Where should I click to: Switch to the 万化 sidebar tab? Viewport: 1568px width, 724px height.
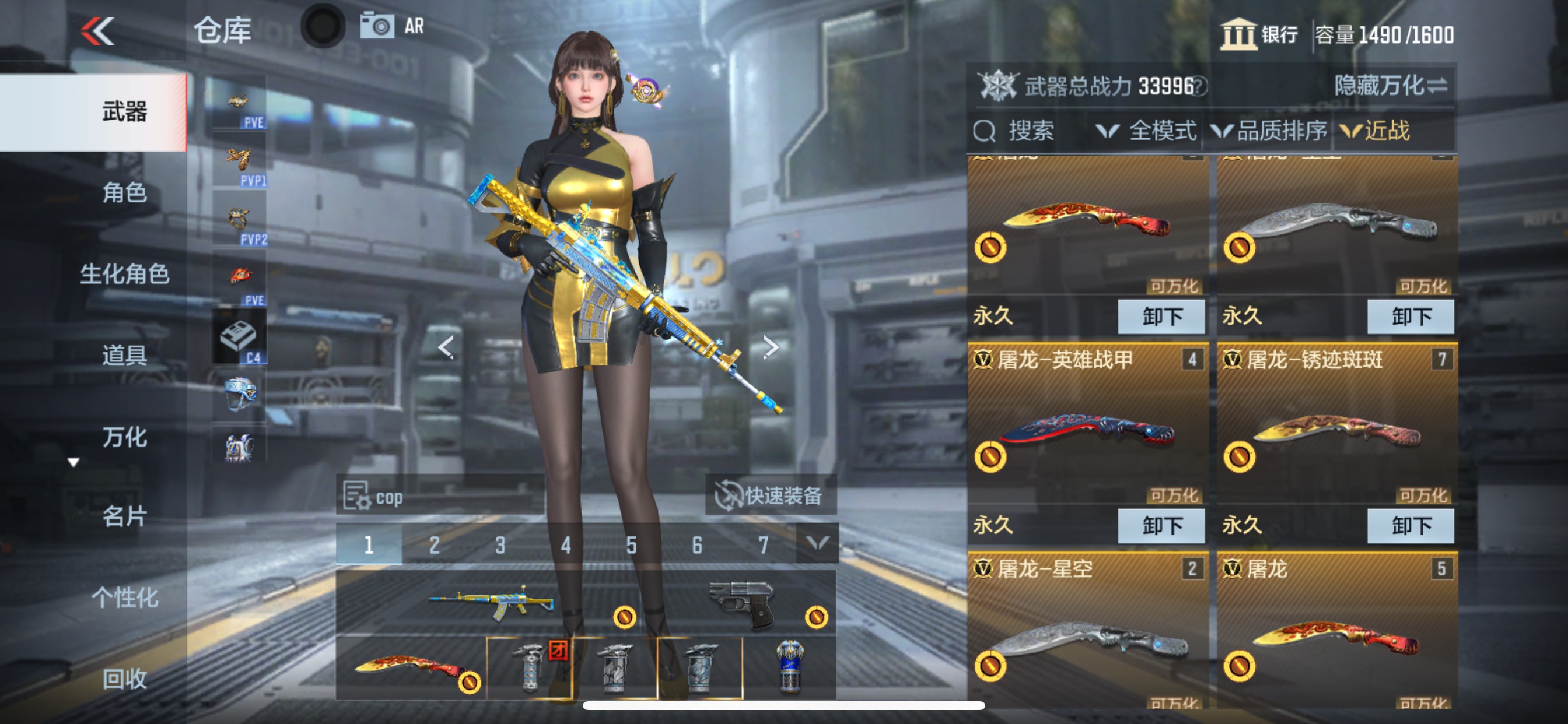124,437
